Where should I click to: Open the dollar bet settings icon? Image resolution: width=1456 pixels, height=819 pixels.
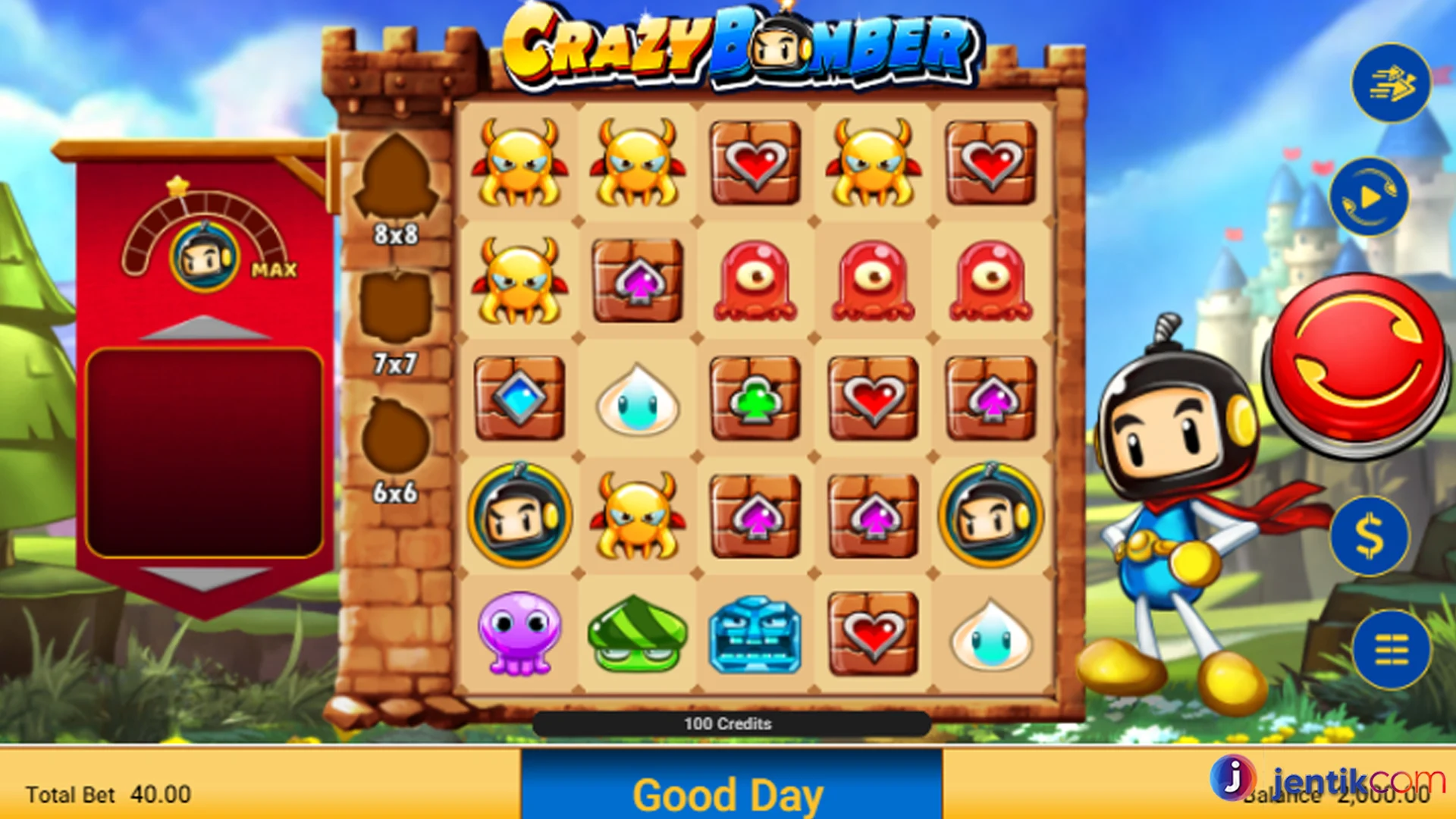point(1370,535)
